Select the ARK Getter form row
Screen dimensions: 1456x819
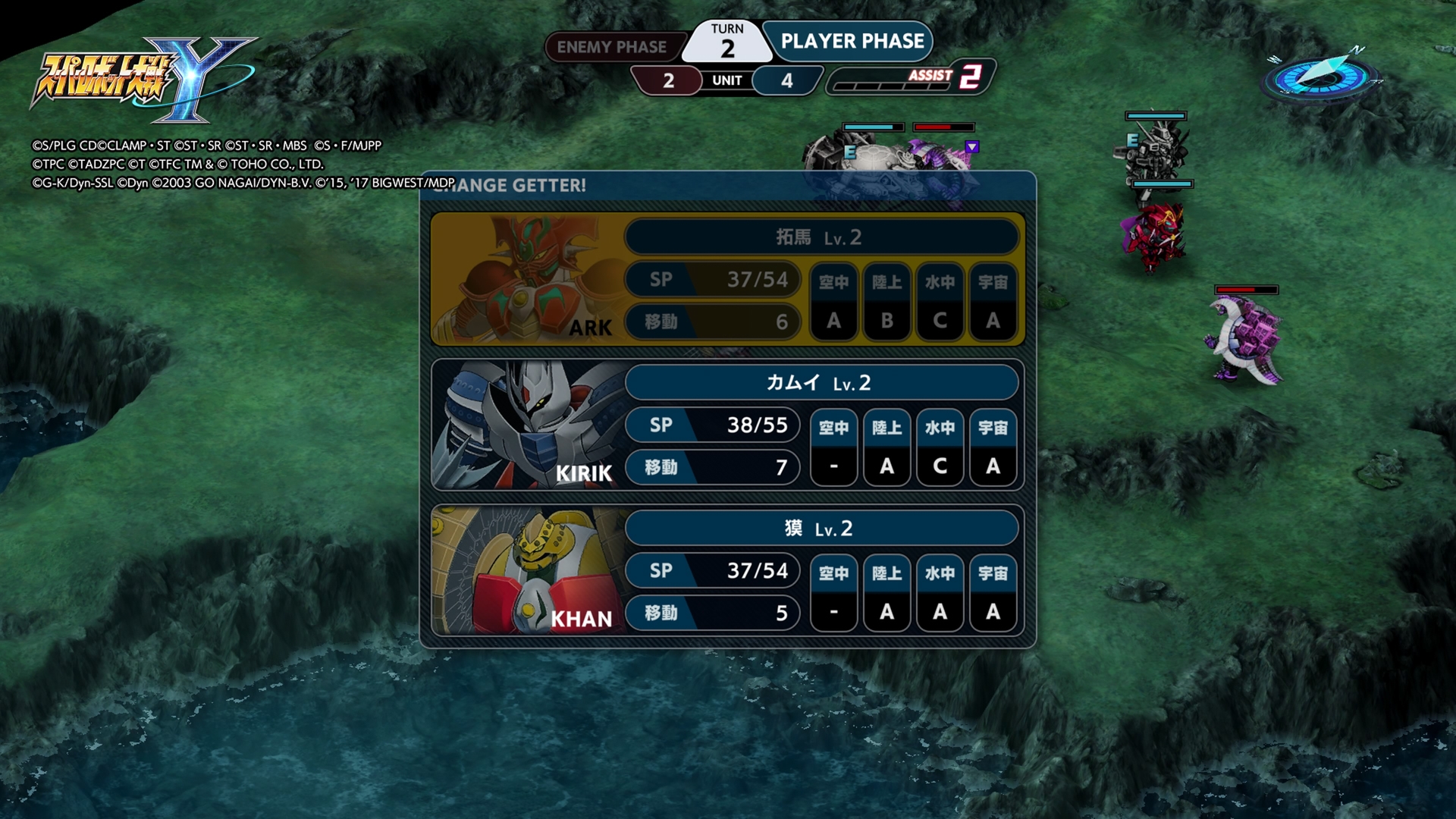pos(727,279)
